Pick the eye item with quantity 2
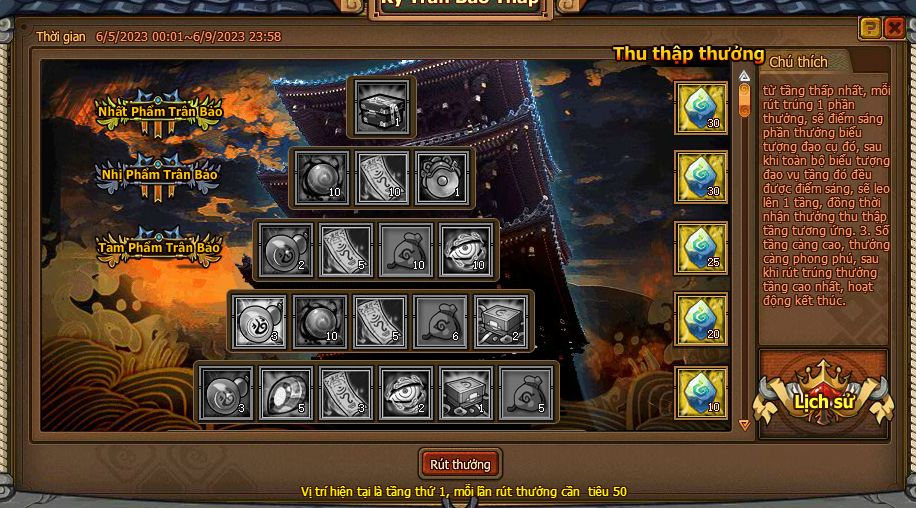This screenshot has height=508, width=916. (406, 392)
